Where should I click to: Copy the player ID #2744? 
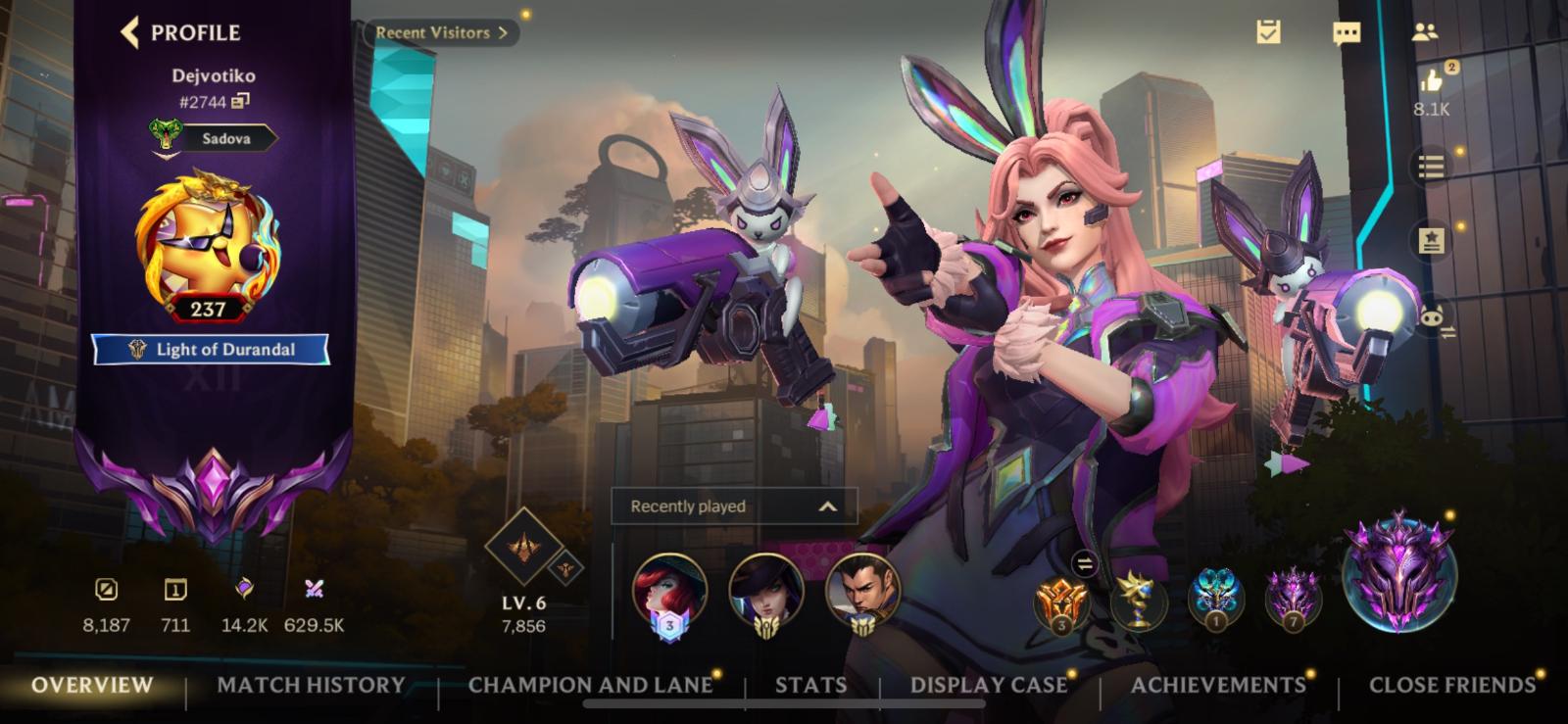241,101
